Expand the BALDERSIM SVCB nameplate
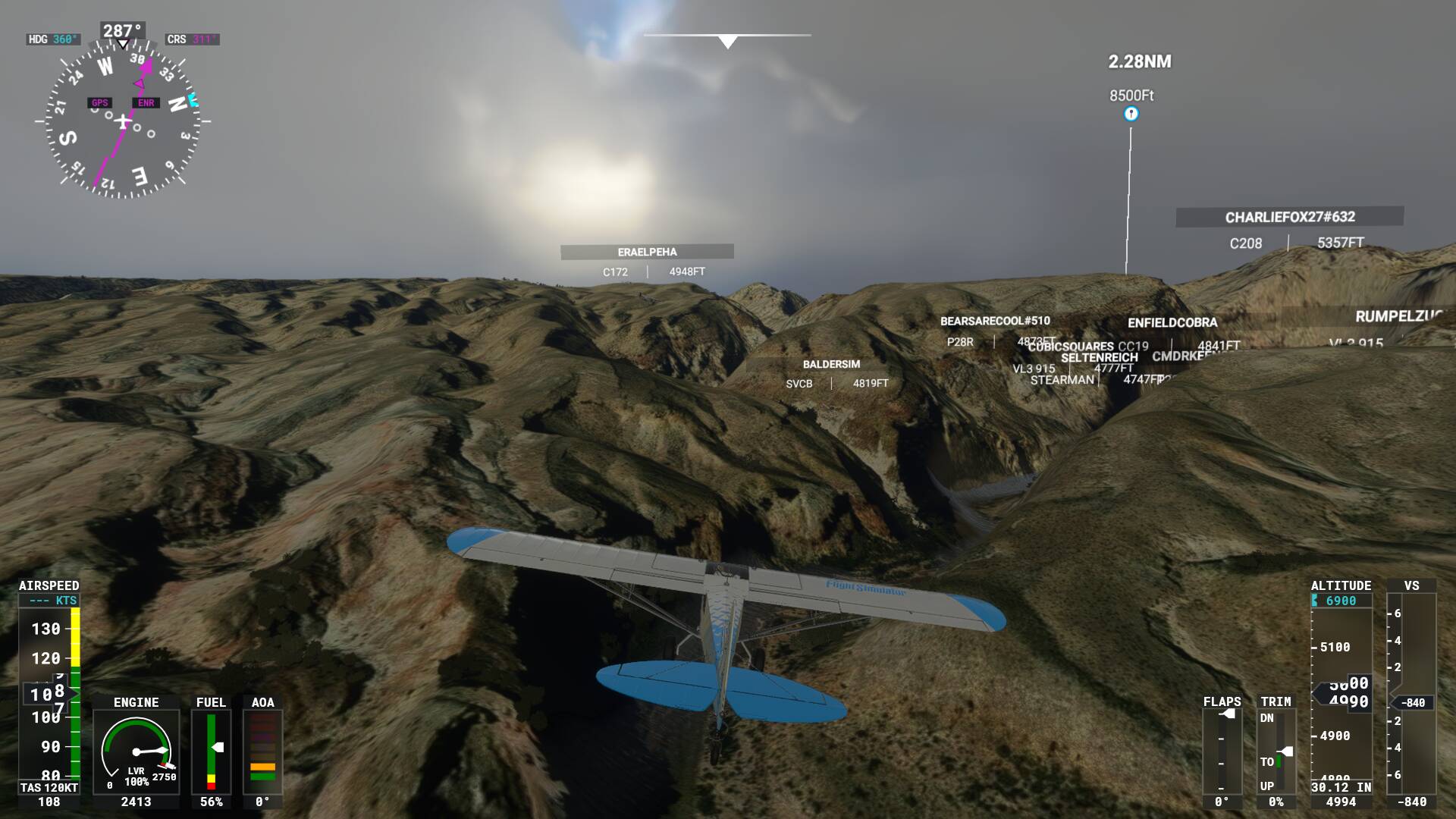The image size is (1456, 819). pos(831,364)
